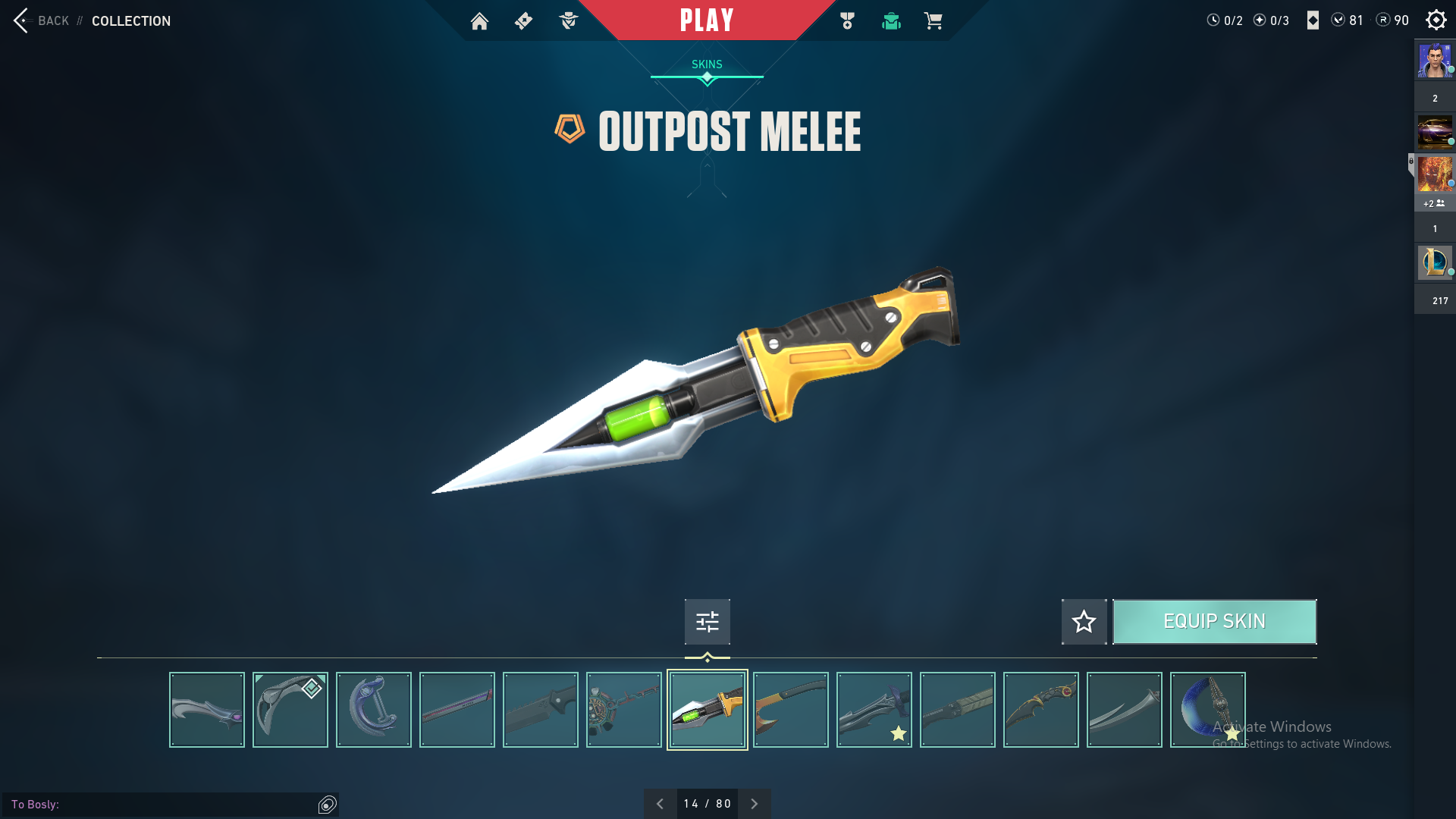This screenshot has height=819, width=1456.
Task: Open the League of Legends friend entry
Action: click(x=1434, y=262)
